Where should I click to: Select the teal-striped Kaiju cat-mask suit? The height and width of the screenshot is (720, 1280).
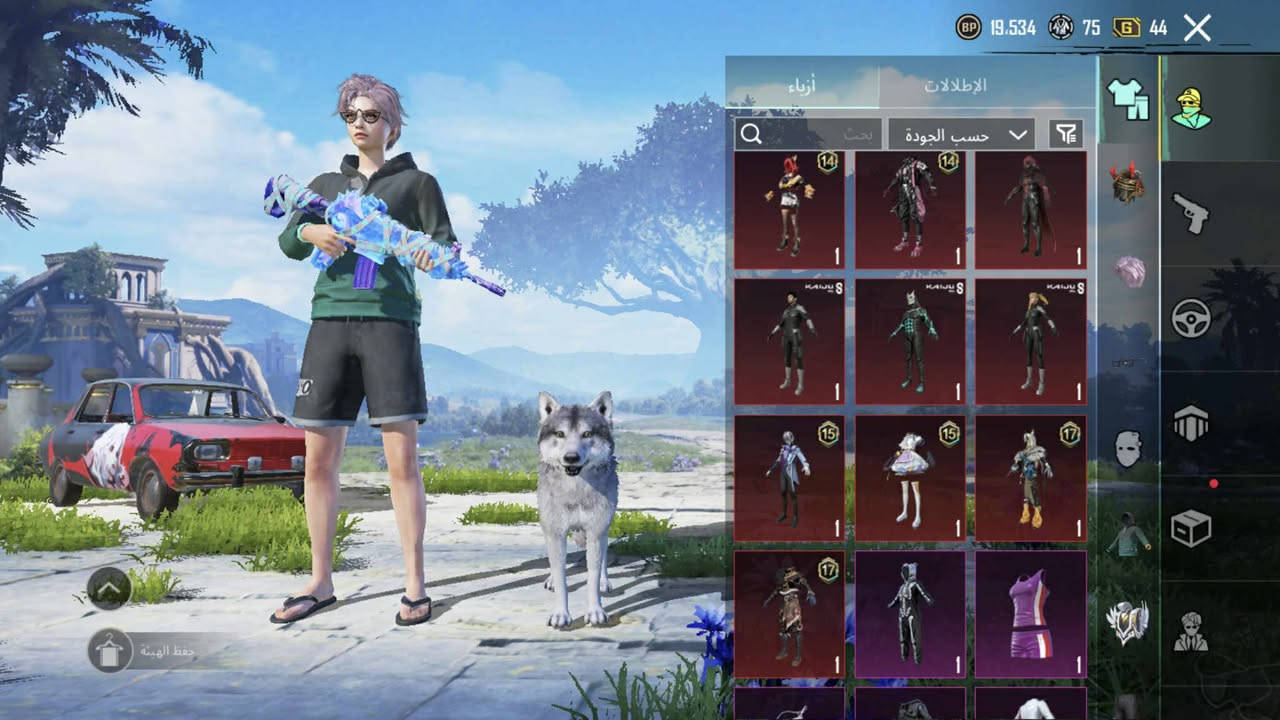point(910,342)
